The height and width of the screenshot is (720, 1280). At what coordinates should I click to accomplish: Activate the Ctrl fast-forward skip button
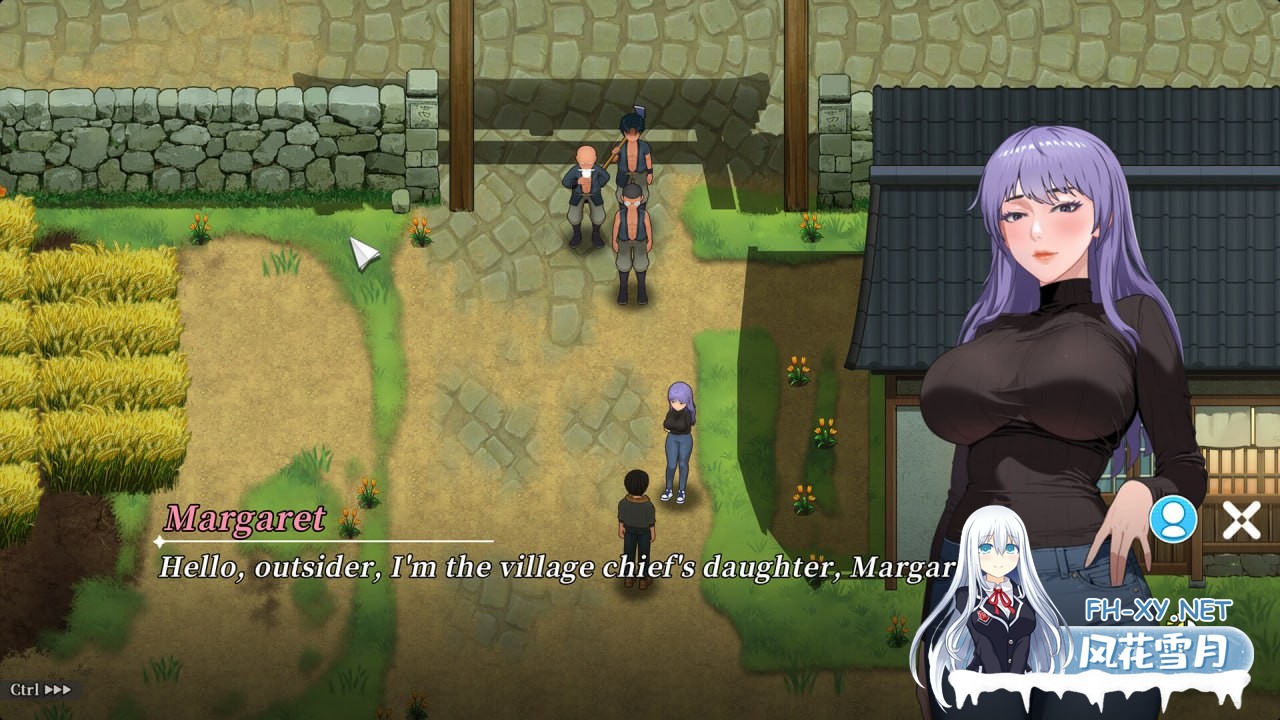tap(41, 689)
